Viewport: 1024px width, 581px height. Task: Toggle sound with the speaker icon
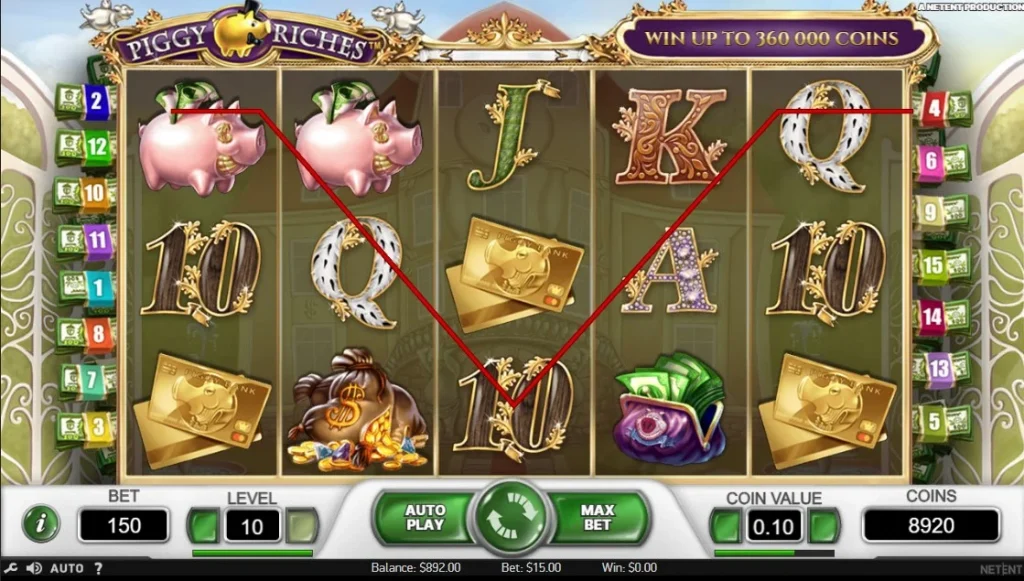(34, 568)
